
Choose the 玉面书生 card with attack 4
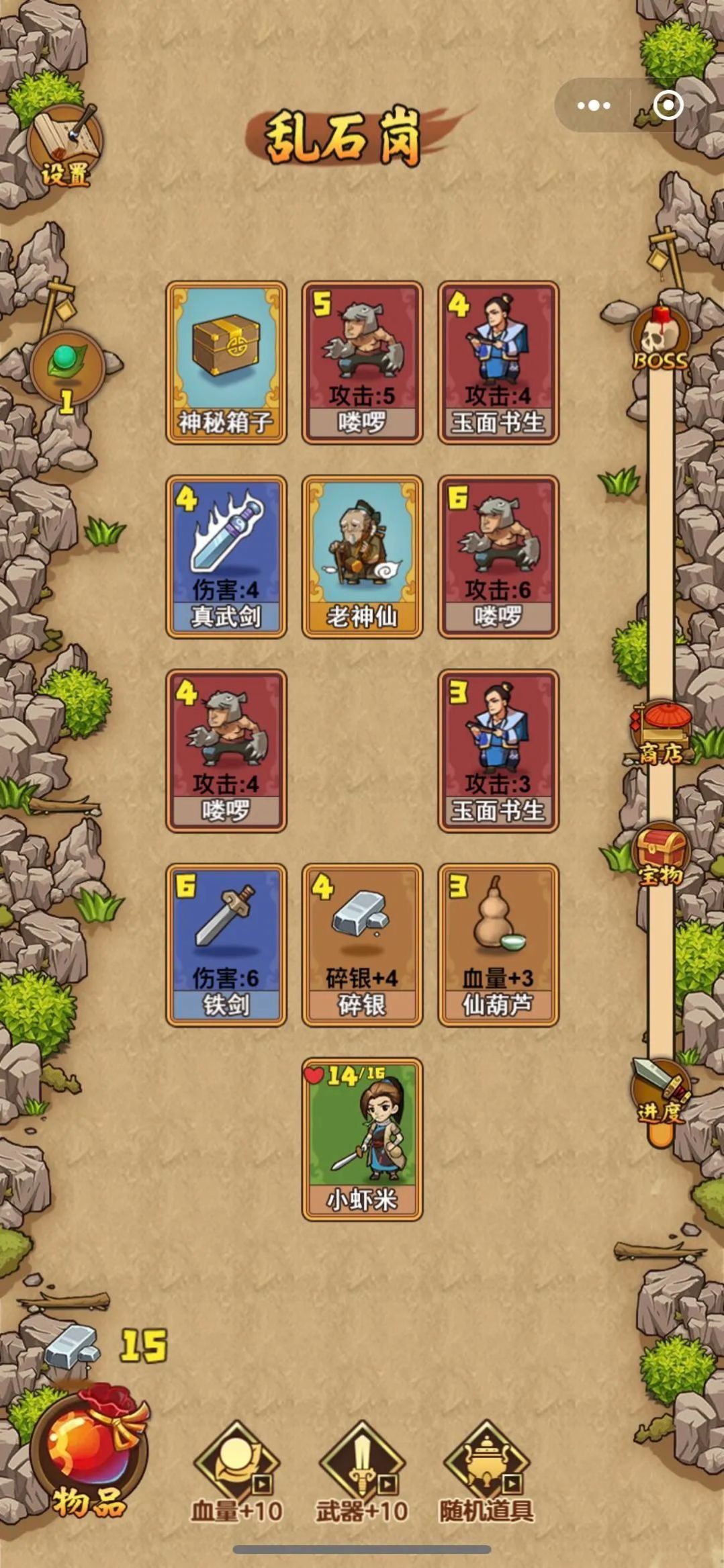pos(498,363)
